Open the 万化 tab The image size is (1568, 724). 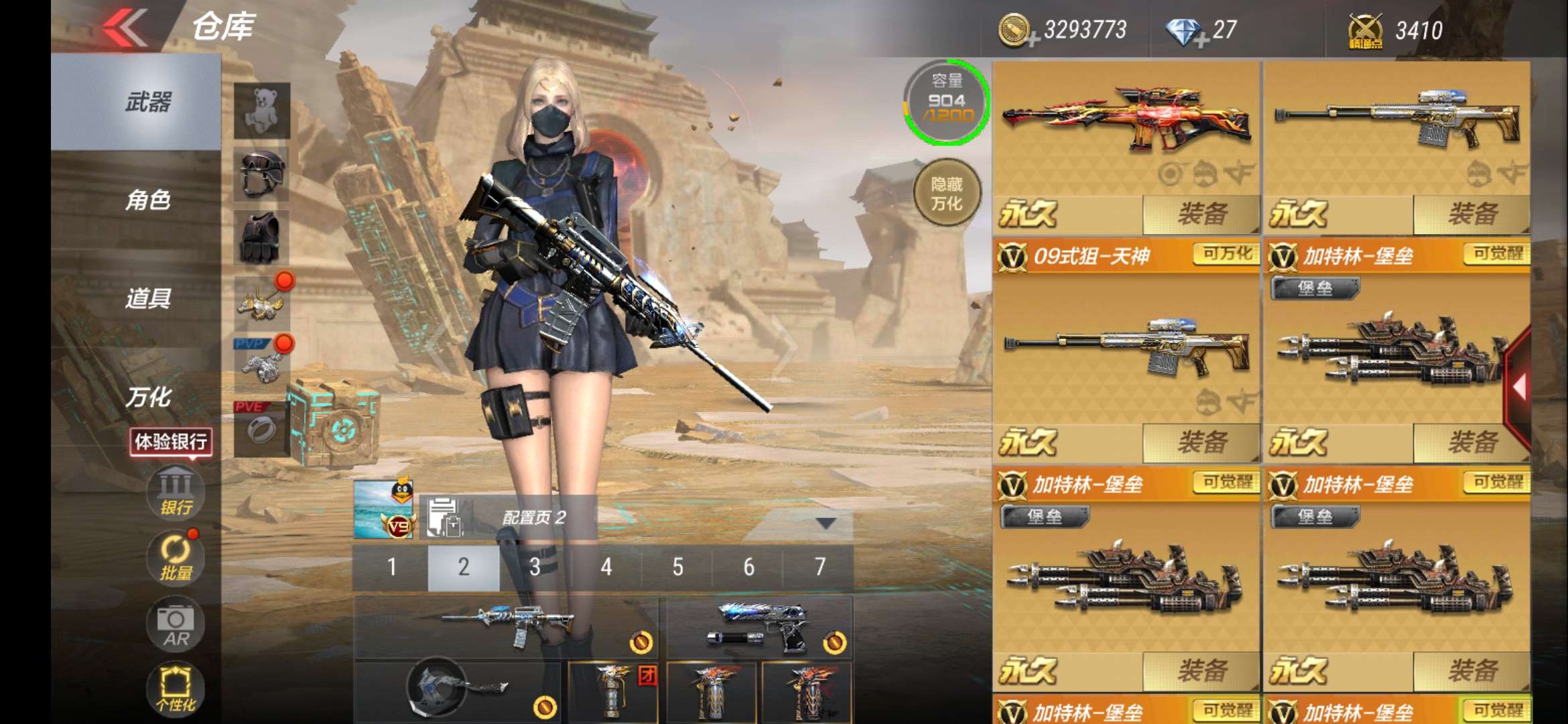pyautogui.click(x=147, y=397)
